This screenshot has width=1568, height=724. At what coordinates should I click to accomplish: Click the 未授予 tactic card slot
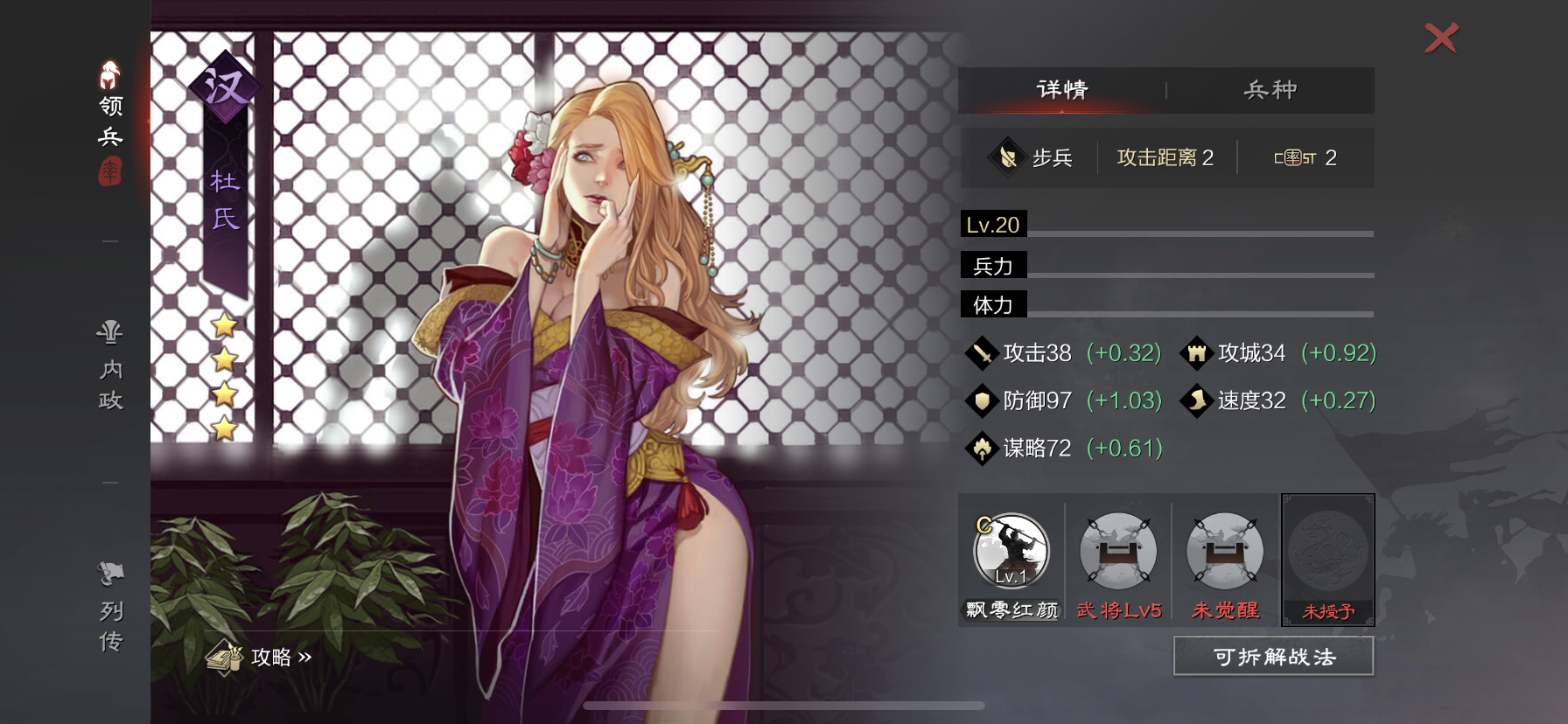(x=1328, y=560)
